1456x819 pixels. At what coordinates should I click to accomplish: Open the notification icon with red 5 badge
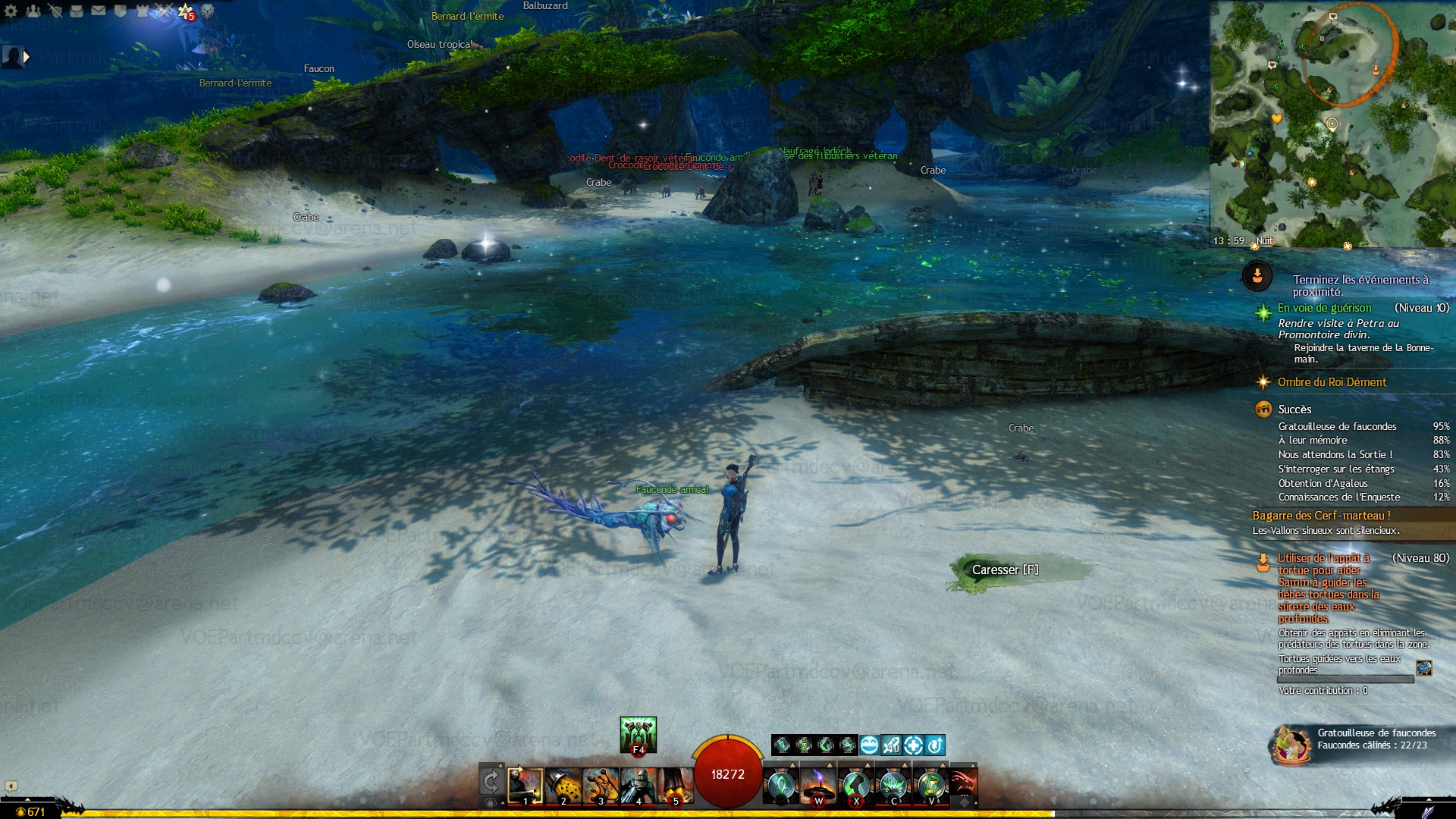186,11
